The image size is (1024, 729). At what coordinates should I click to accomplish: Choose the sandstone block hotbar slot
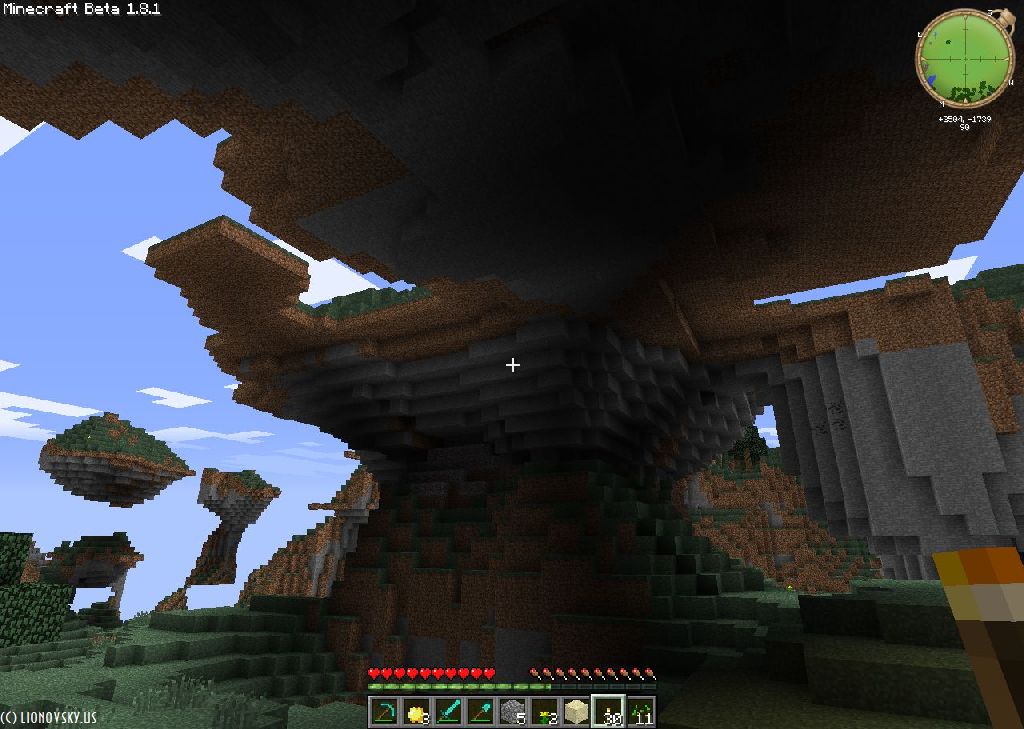tap(576, 712)
